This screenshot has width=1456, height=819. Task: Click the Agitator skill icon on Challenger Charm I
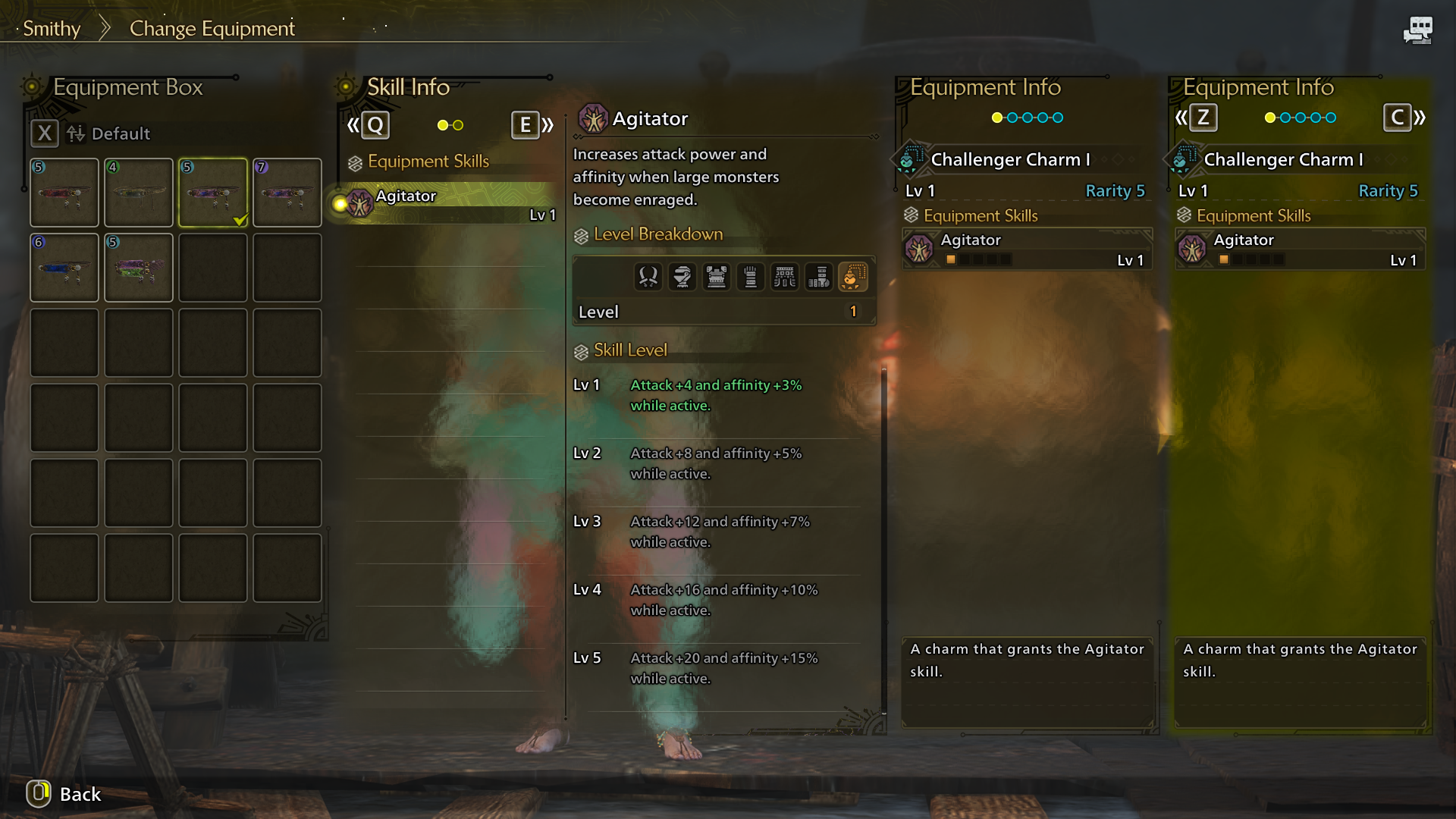(x=920, y=249)
